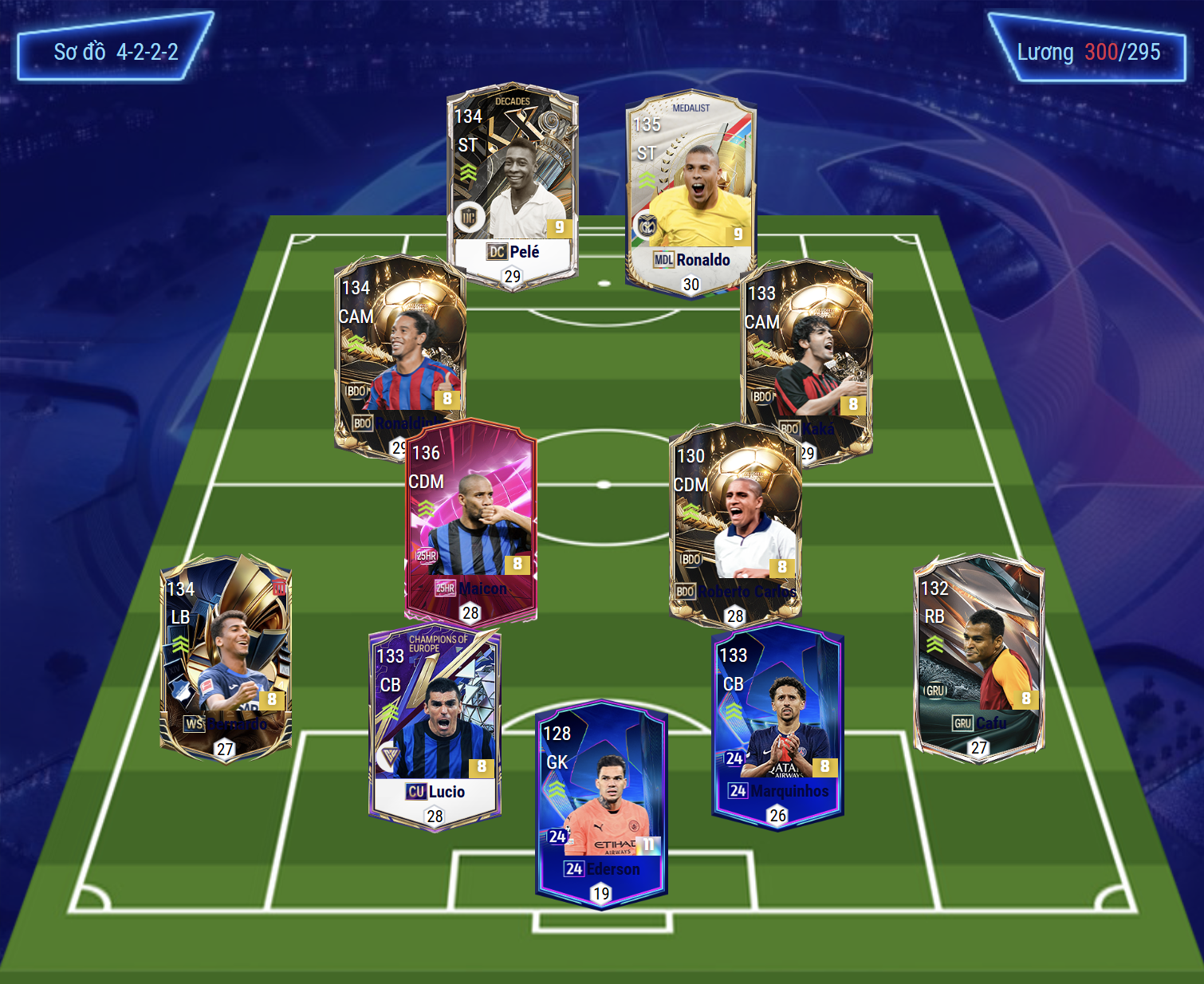This screenshot has height=984, width=1204.
Task: Remove Bernardo using the red trash icon
Action: click(x=279, y=588)
